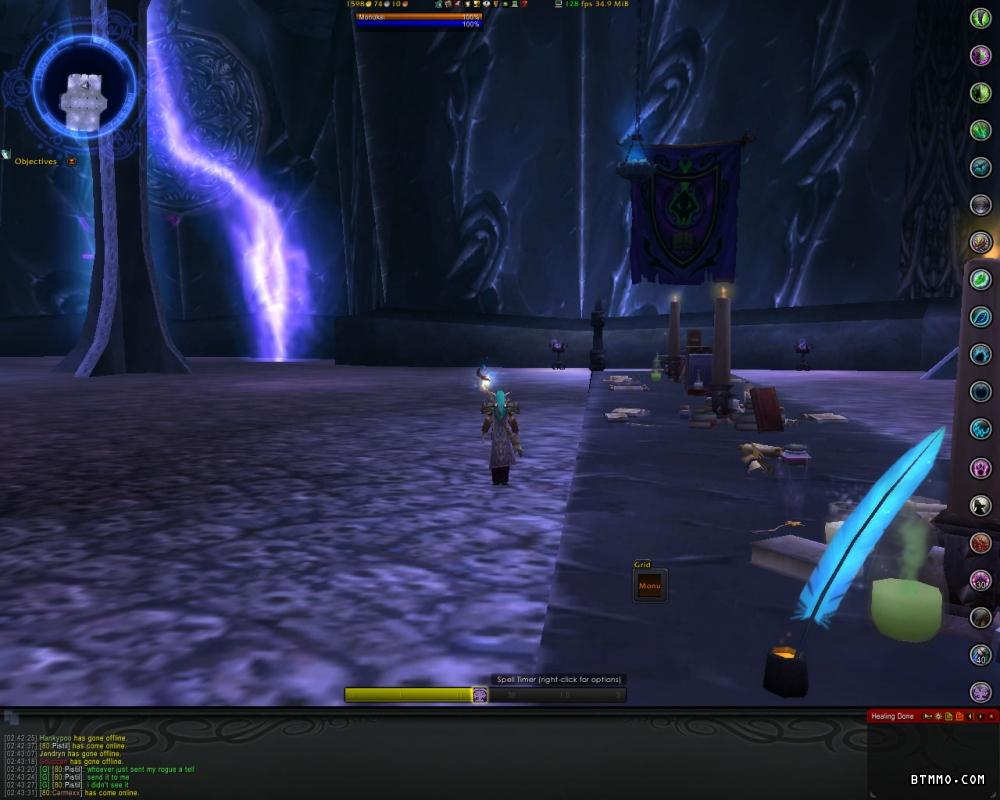Select the Healing Done meter title

pyautogui.click(x=892, y=716)
